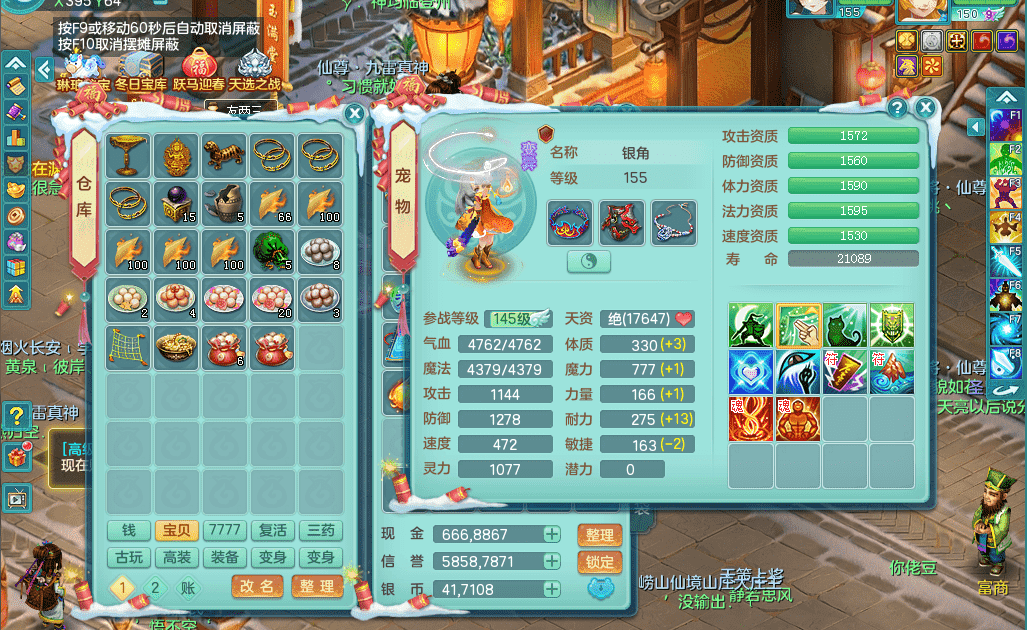
Task: Open the 冬日宝库 event icon
Action: coord(140,68)
